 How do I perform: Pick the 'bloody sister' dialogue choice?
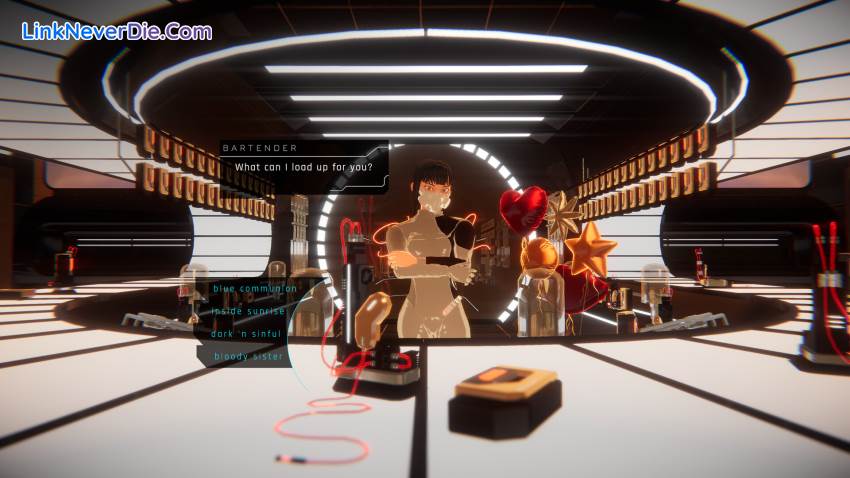[x=248, y=356]
